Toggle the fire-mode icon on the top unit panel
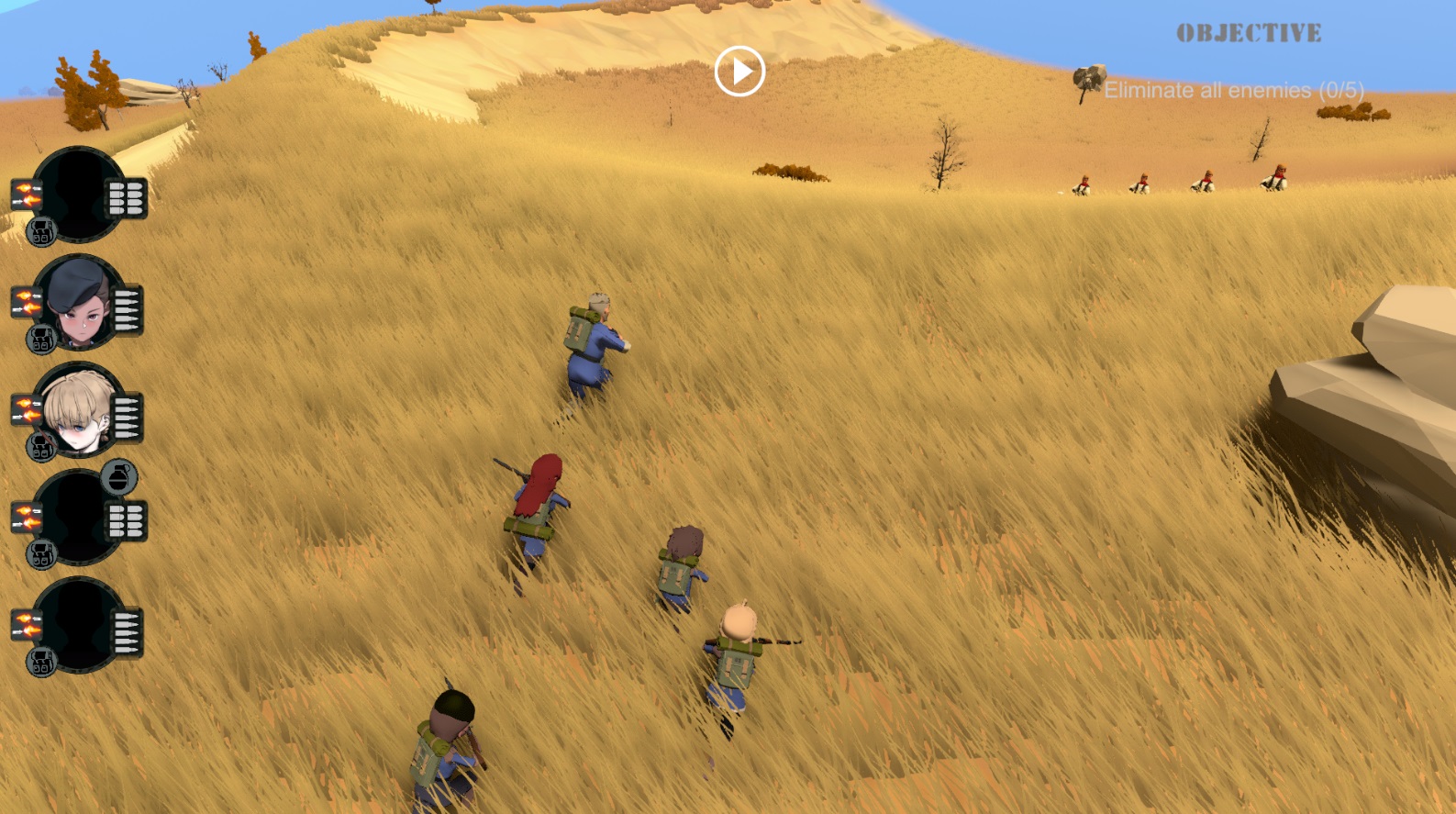Image resolution: width=1456 pixels, height=814 pixels. point(27,195)
